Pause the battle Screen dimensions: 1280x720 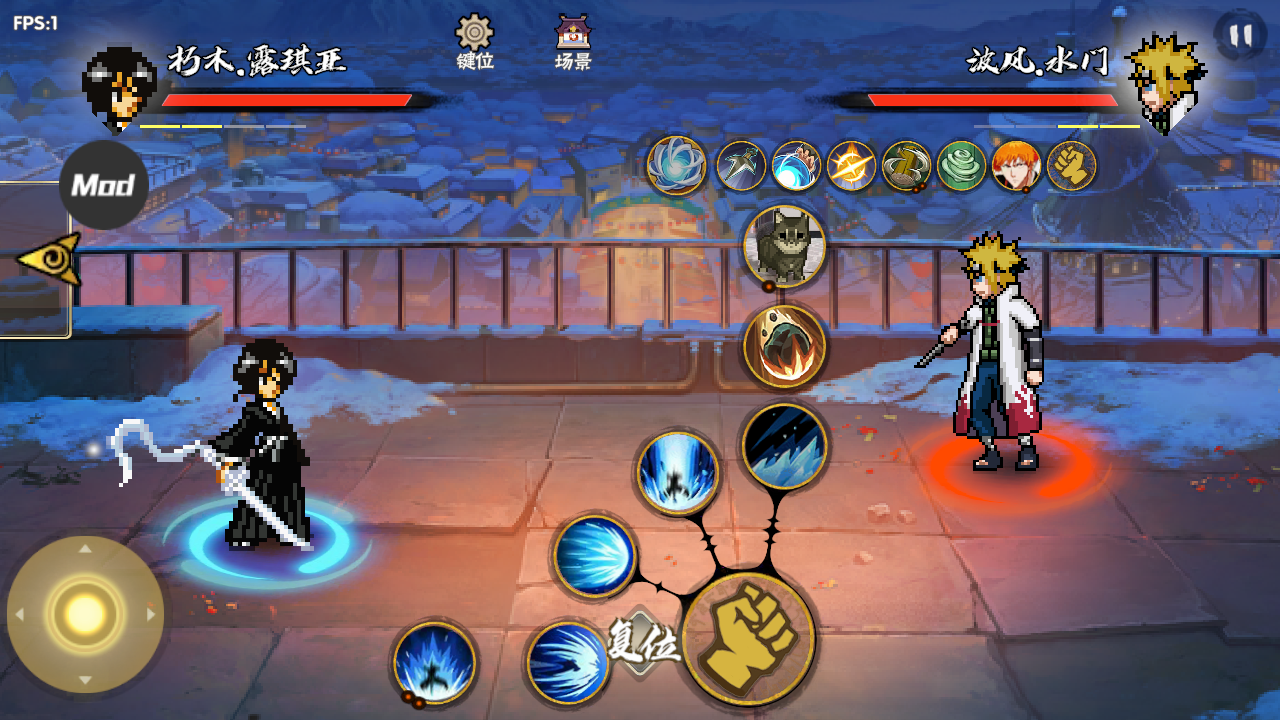click(x=1240, y=36)
